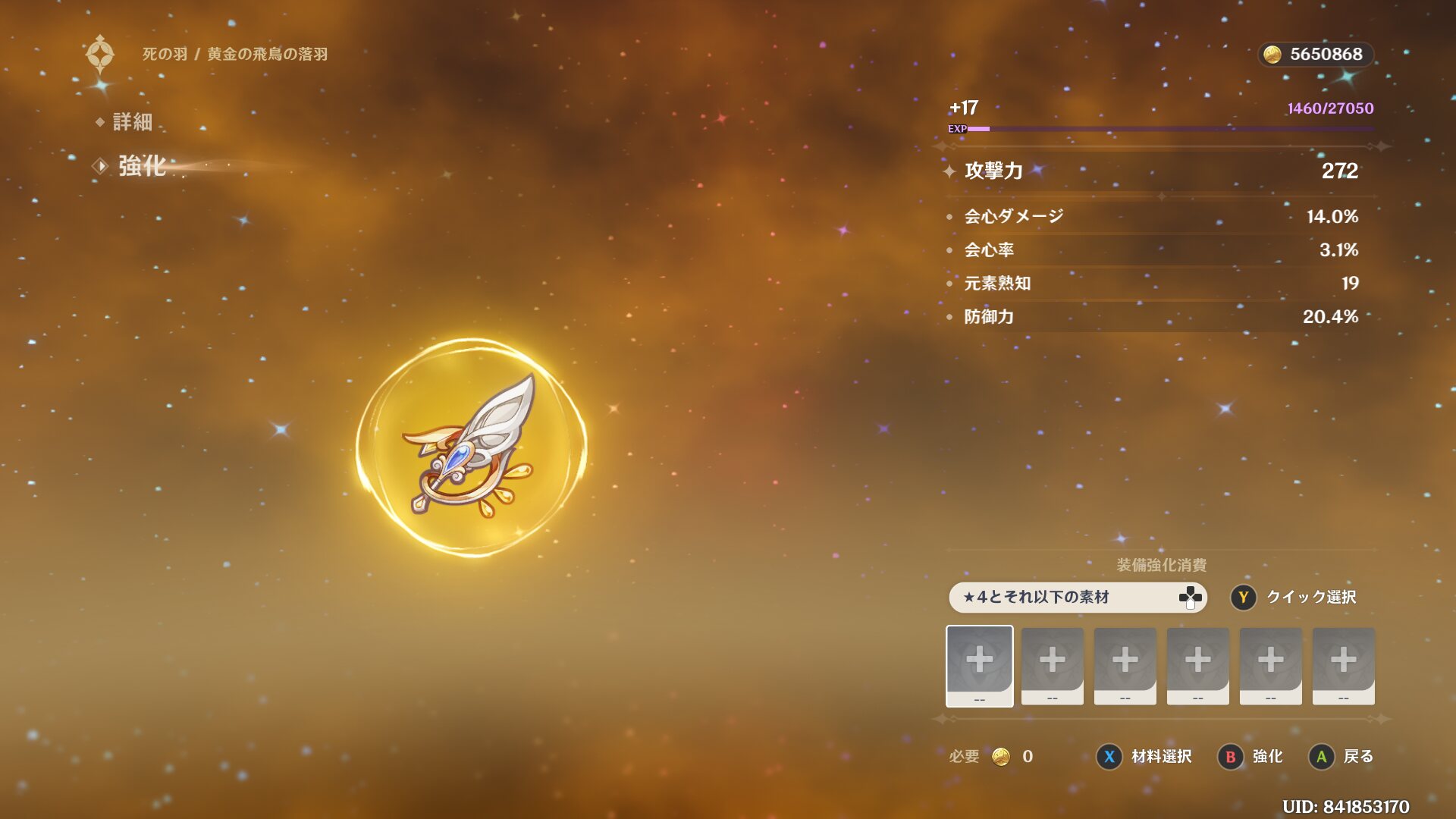Choose クイック選択 quick select
The width and height of the screenshot is (1456, 819).
[1294, 598]
